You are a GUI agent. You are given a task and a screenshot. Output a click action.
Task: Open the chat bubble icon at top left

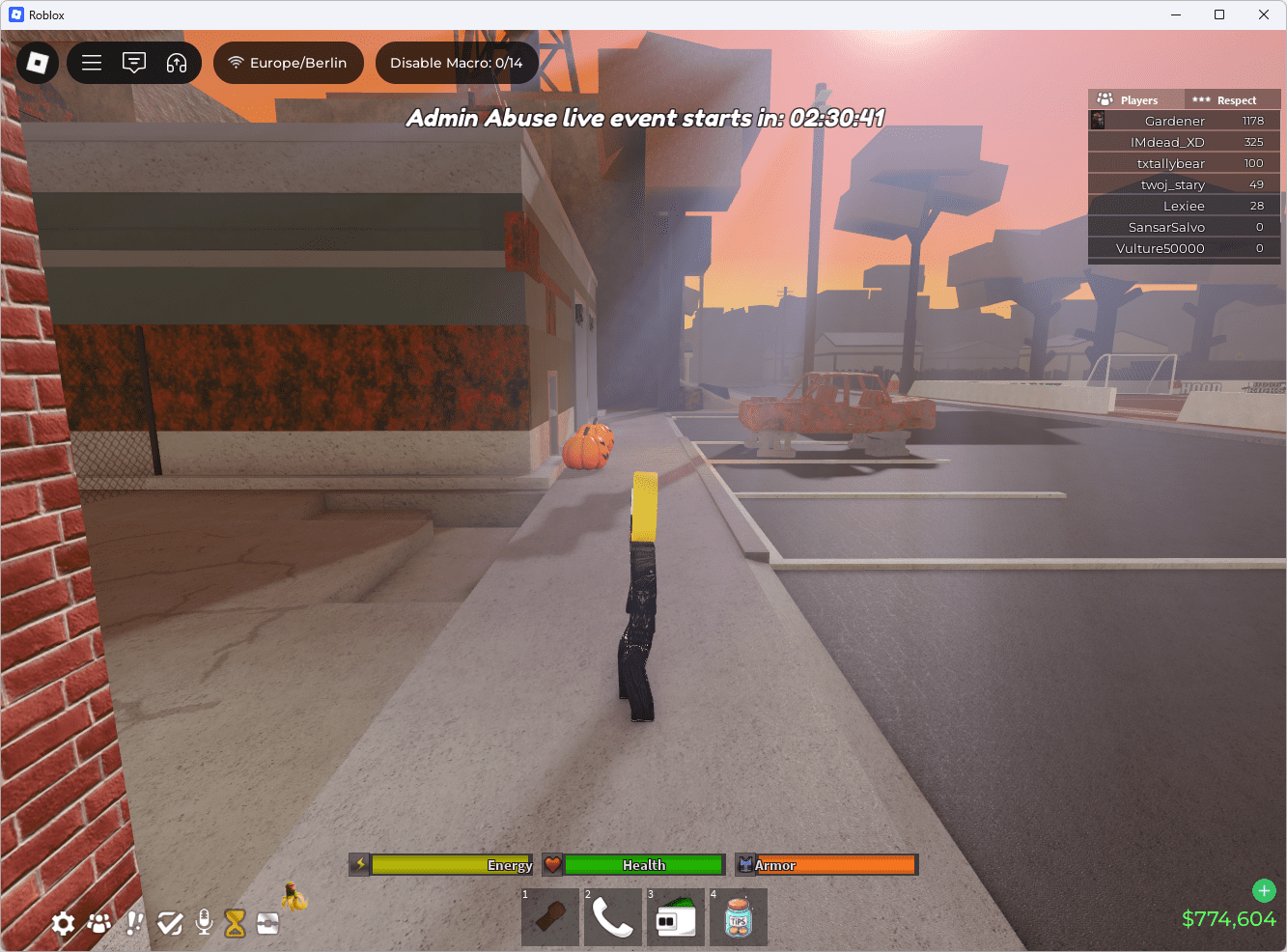click(134, 62)
